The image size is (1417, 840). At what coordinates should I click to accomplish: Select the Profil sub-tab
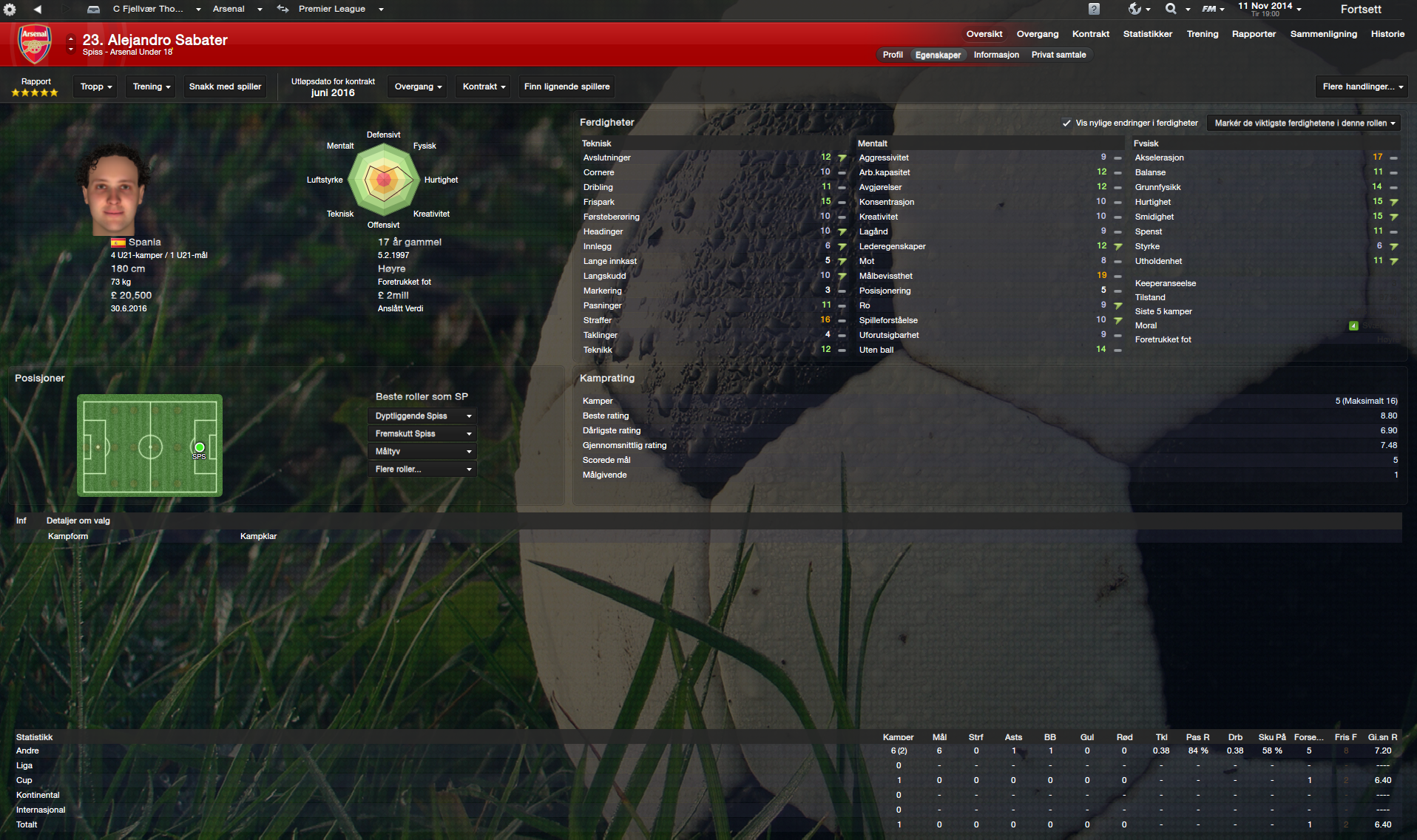[x=892, y=55]
